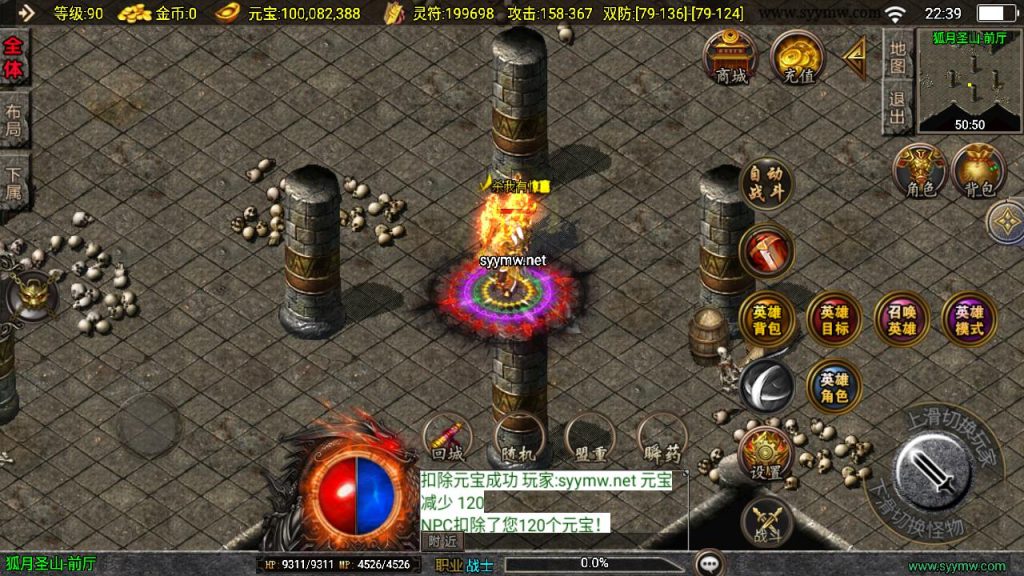The image size is (1024, 576).
Task: Open the 商城 shop
Action: pyautogui.click(x=731, y=59)
